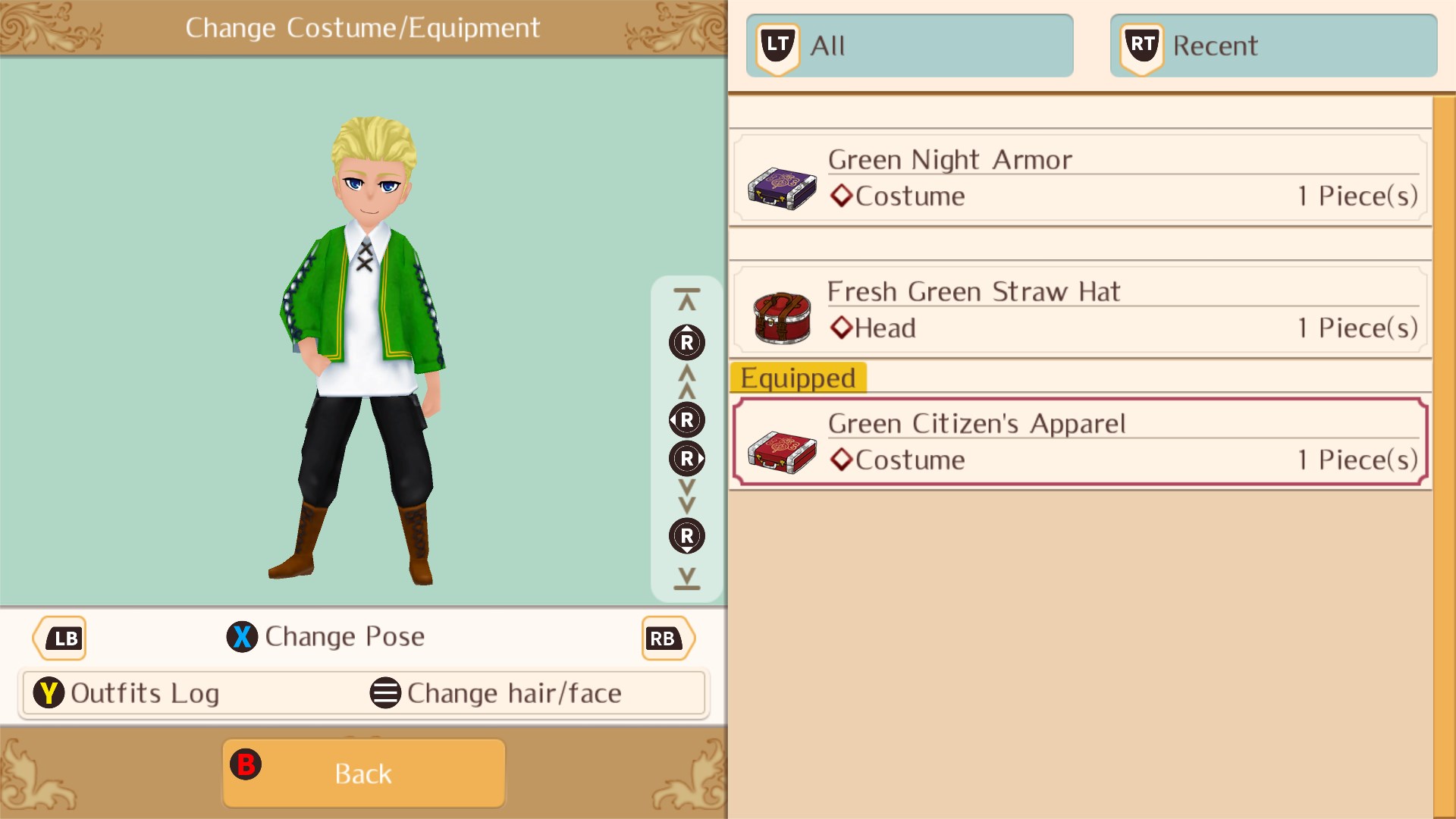Click the Y icon for Outfits Log
1456x819 pixels.
click(x=49, y=692)
